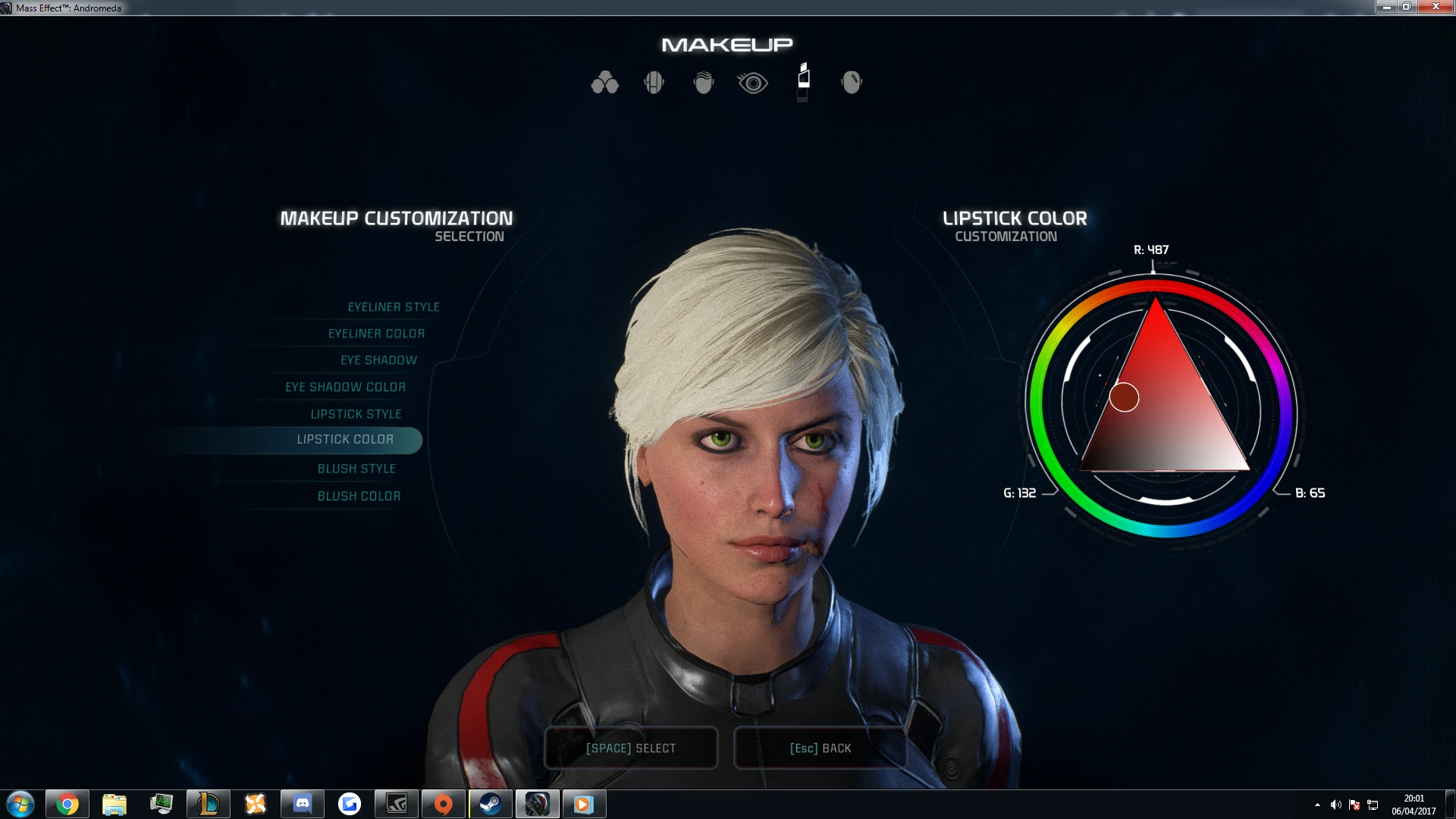The image size is (1456, 819).
Task: Select the facial structure customization icon
Action: pyautogui.click(x=654, y=82)
